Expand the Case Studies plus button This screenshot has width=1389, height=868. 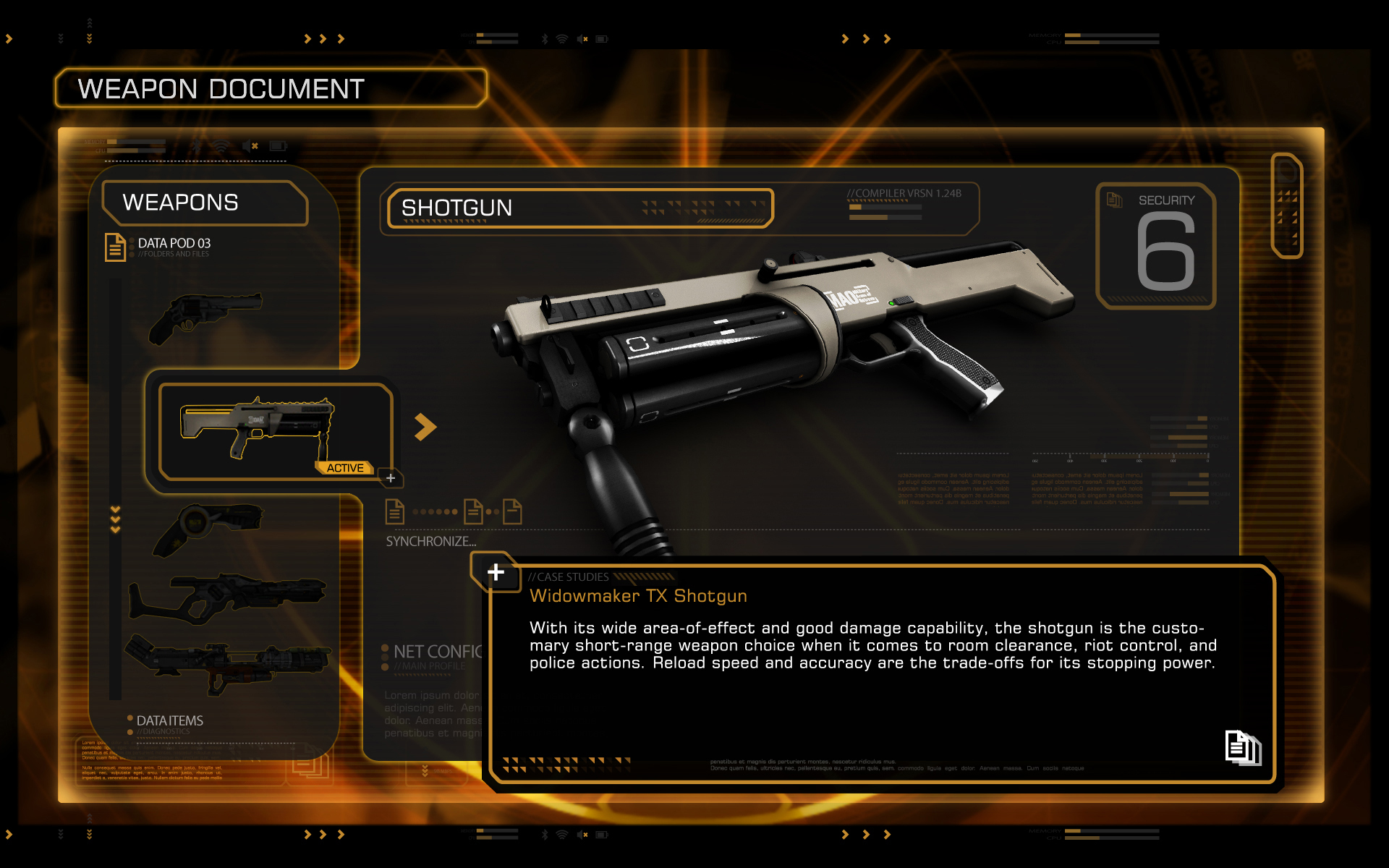coord(496,572)
